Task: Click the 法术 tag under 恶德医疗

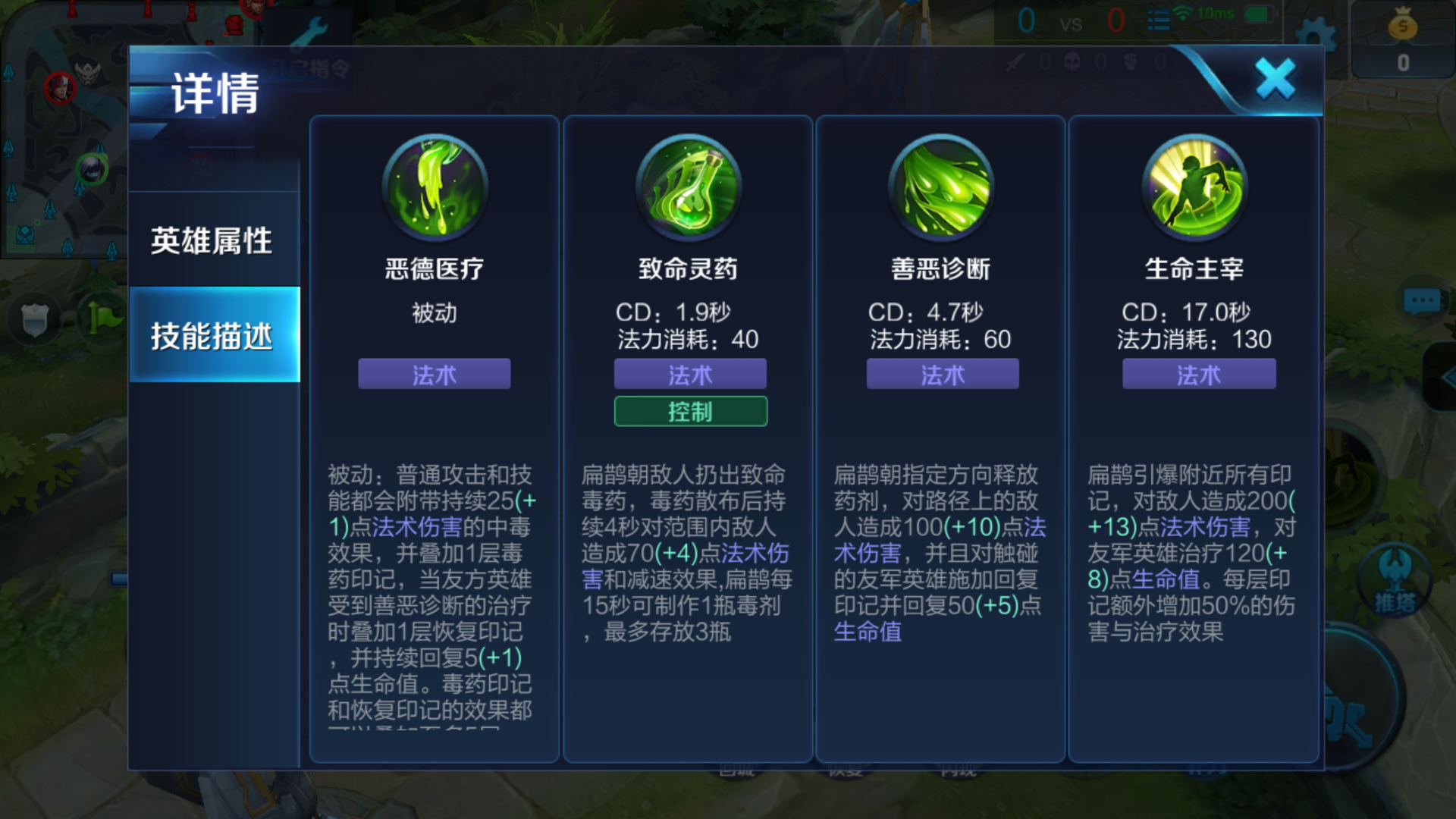Action: point(435,373)
